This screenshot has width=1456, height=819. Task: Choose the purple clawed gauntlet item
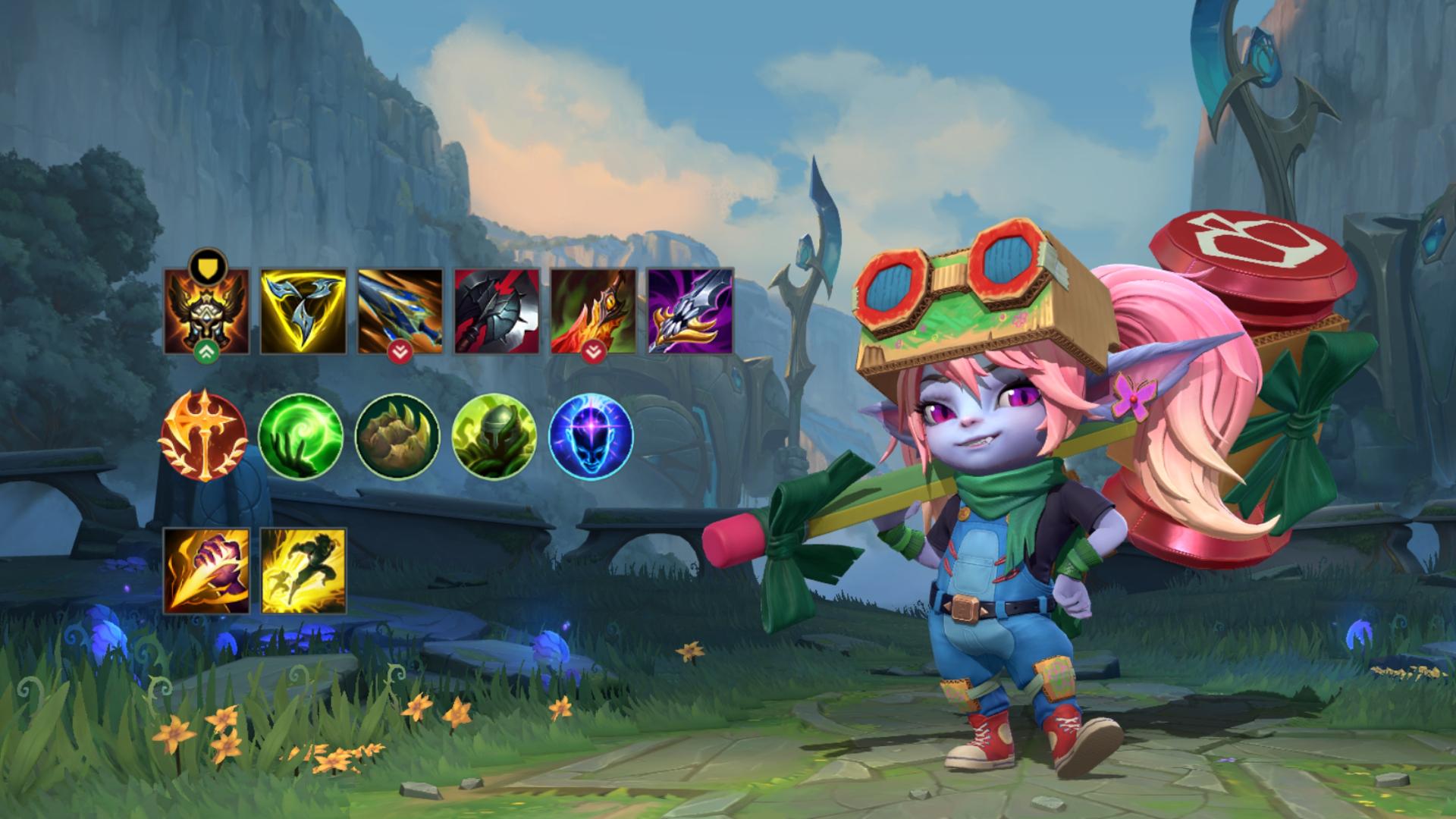[x=690, y=311]
